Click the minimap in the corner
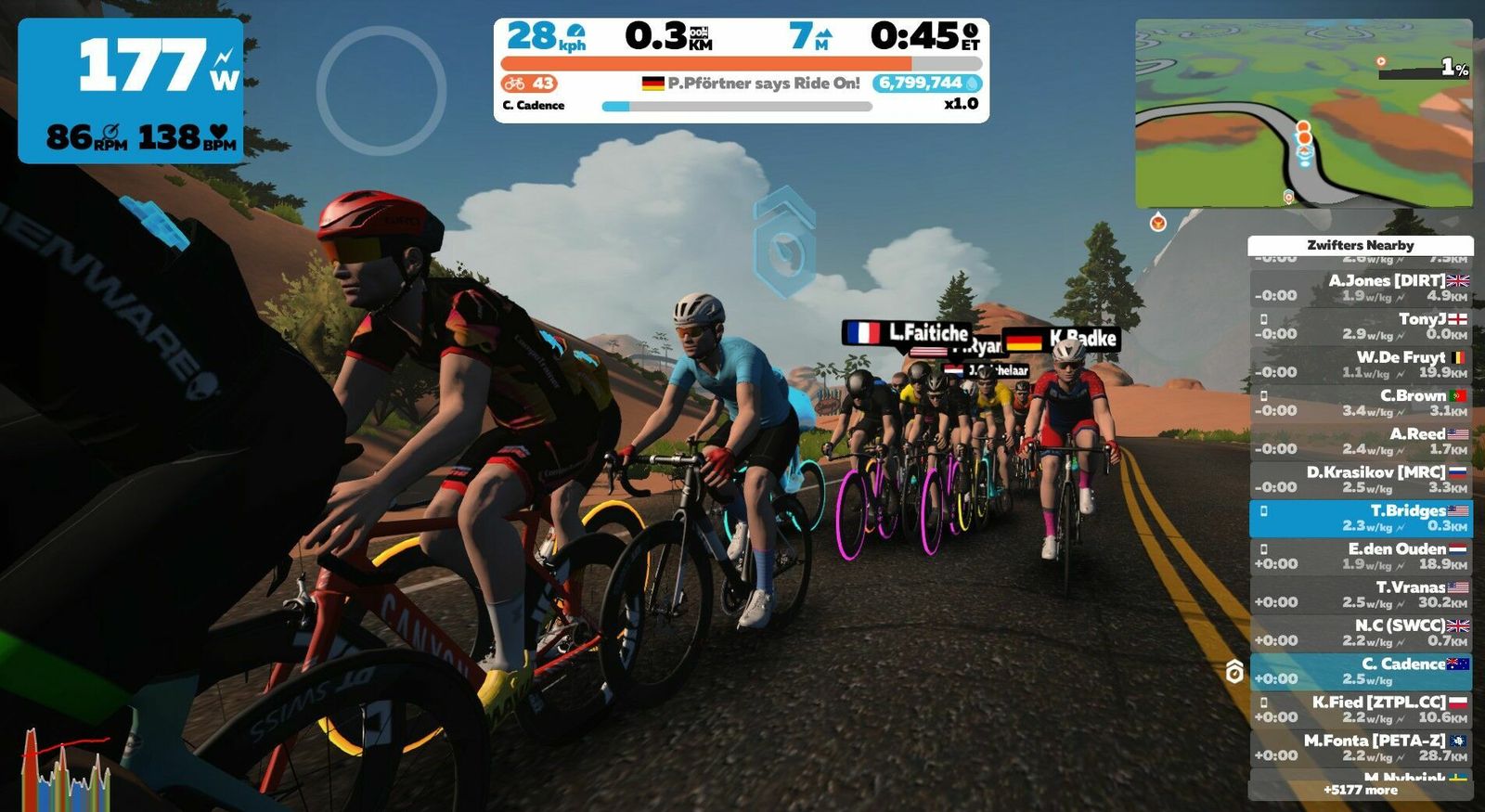 pos(1303,113)
